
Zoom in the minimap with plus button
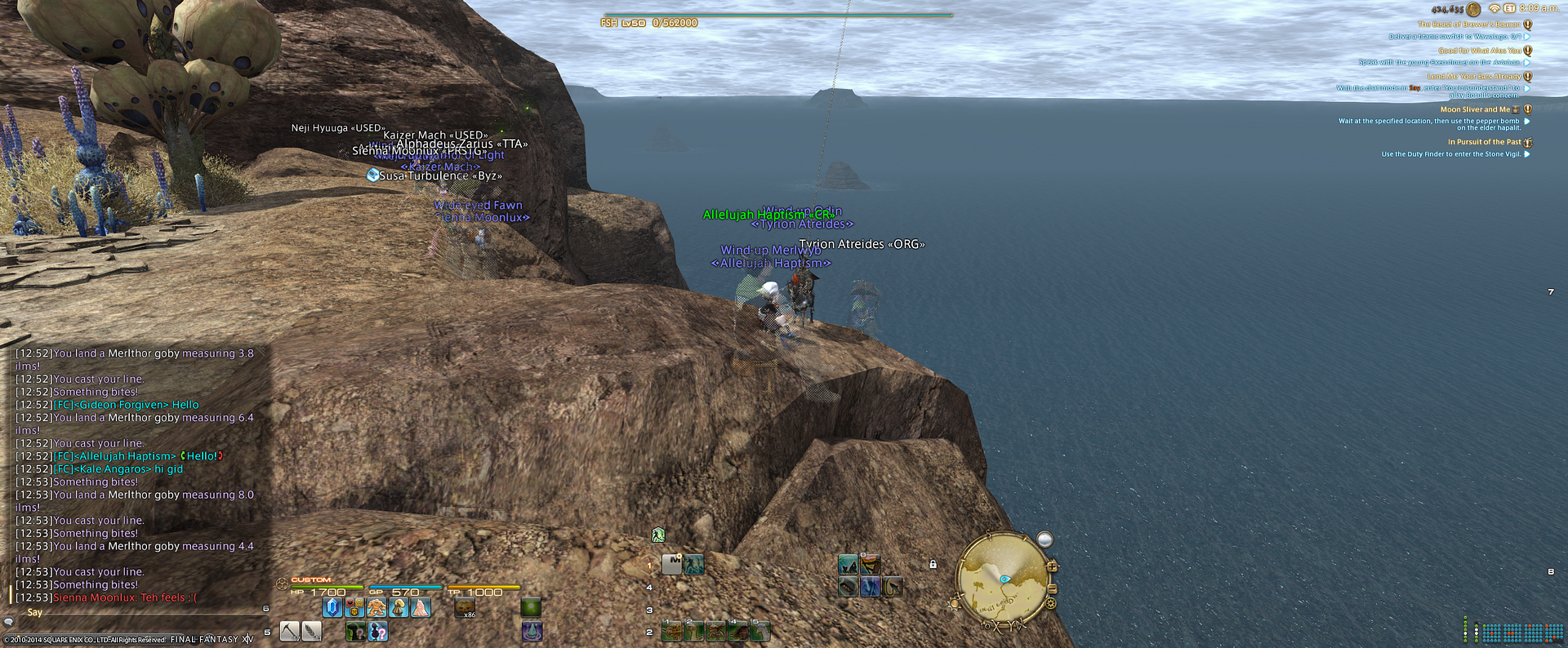coord(1052,566)
